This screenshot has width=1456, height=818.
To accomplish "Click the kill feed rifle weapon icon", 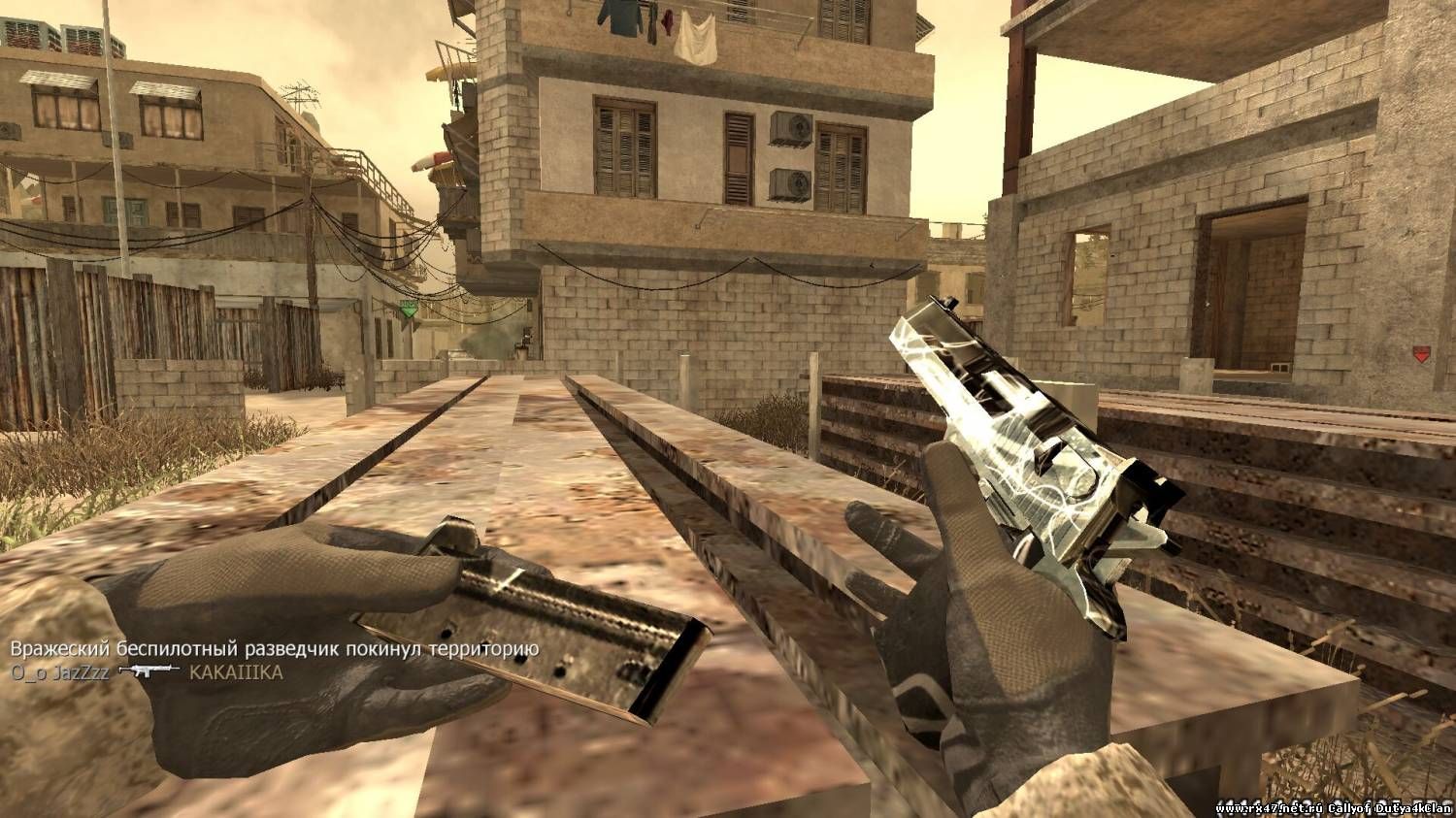I will [x=149, y=671].
